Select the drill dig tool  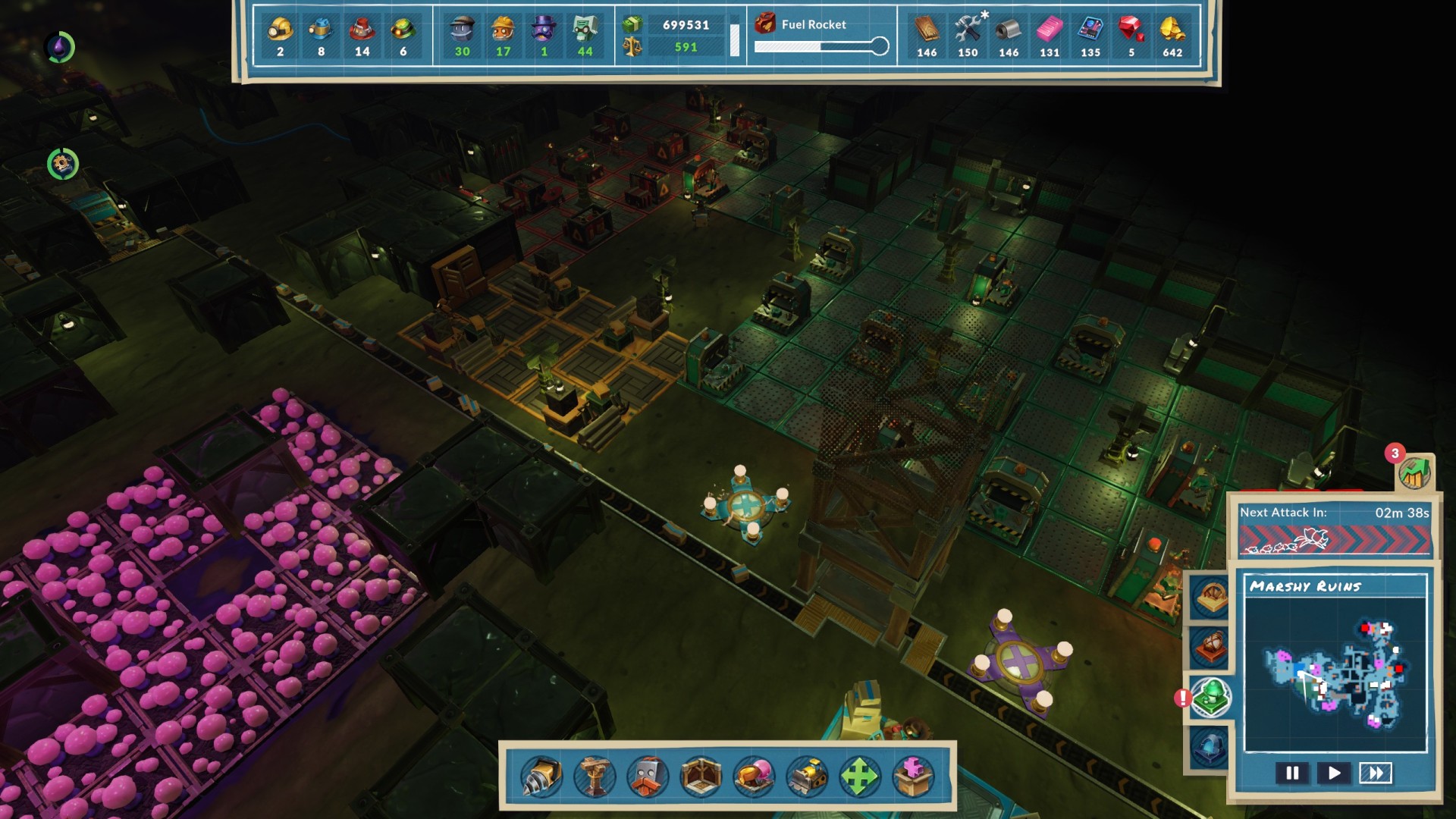tap(541, 777)
